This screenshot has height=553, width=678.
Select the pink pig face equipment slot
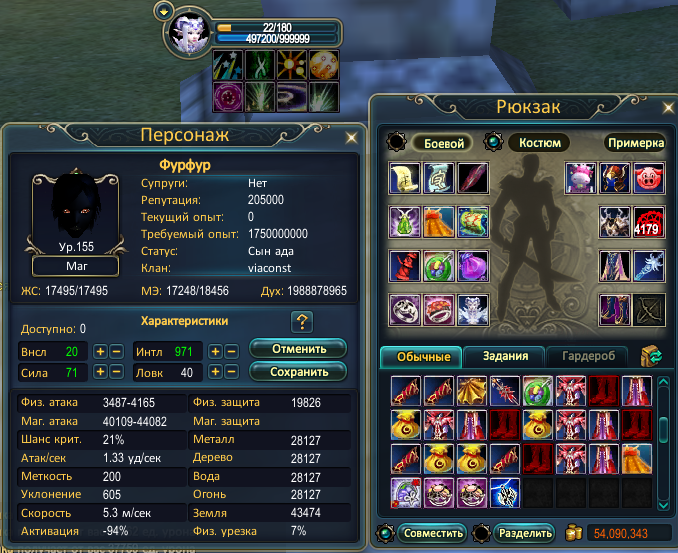(648, 177)
